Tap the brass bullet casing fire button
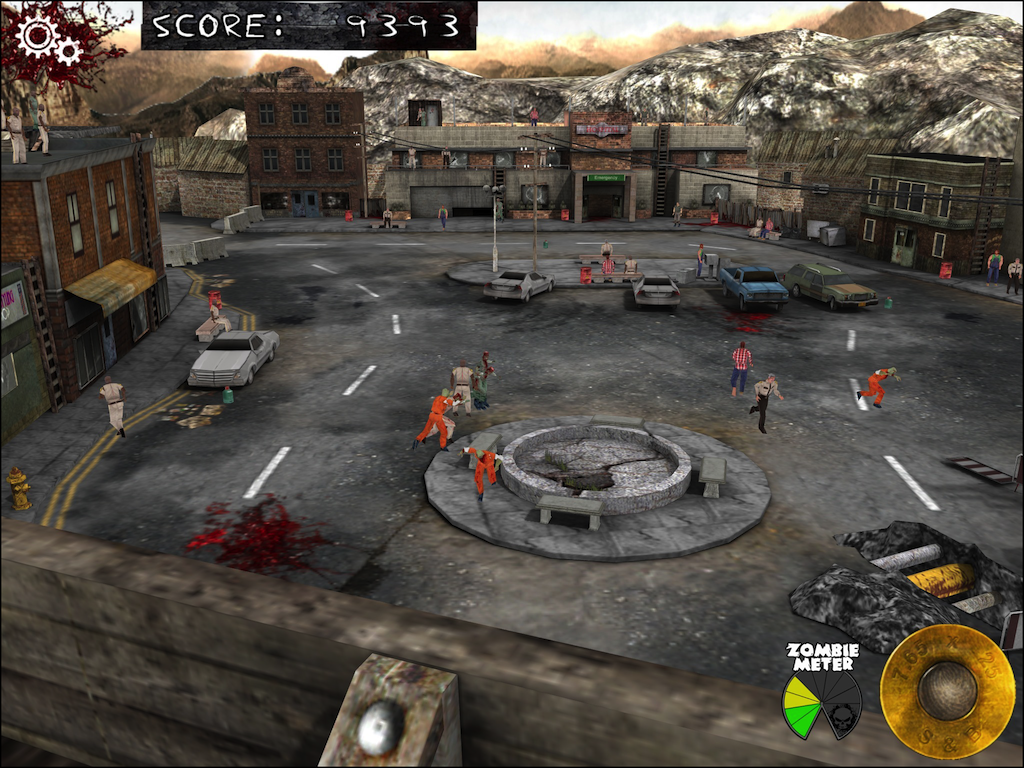The image size is (1024, 768). click(946, 691)
